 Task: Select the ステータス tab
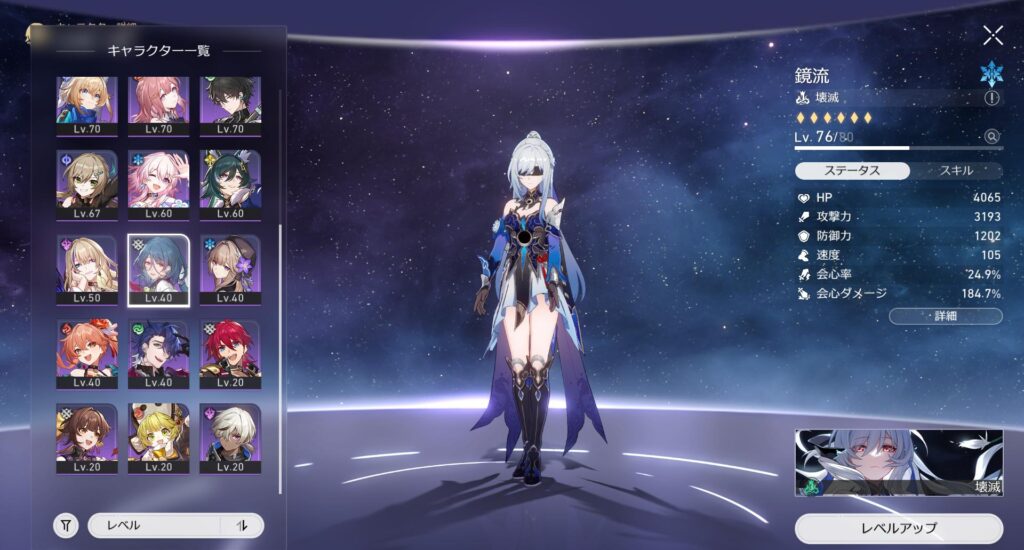(853, 171)
